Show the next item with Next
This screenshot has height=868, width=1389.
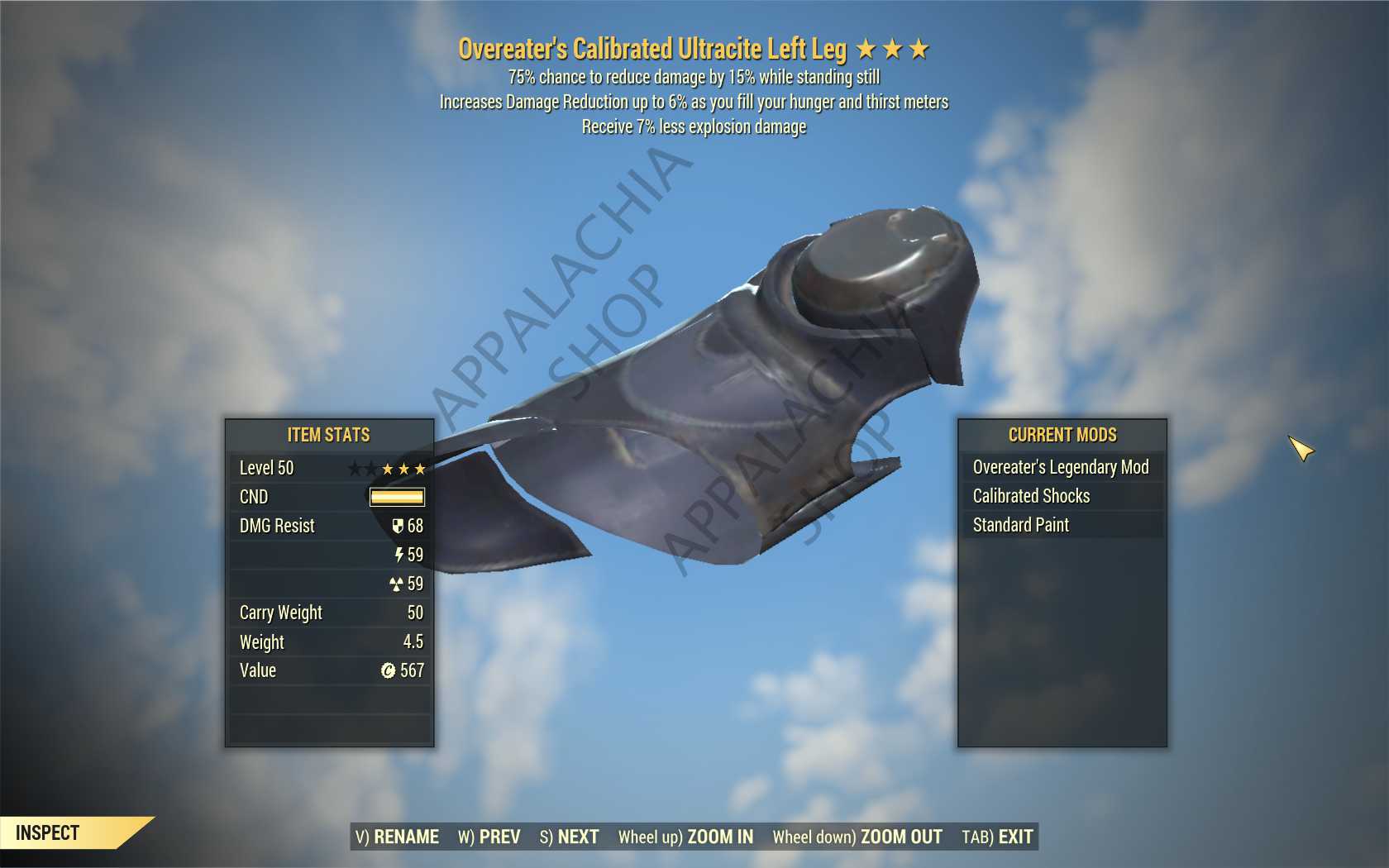pyautogui.click(x=570, y=837)
